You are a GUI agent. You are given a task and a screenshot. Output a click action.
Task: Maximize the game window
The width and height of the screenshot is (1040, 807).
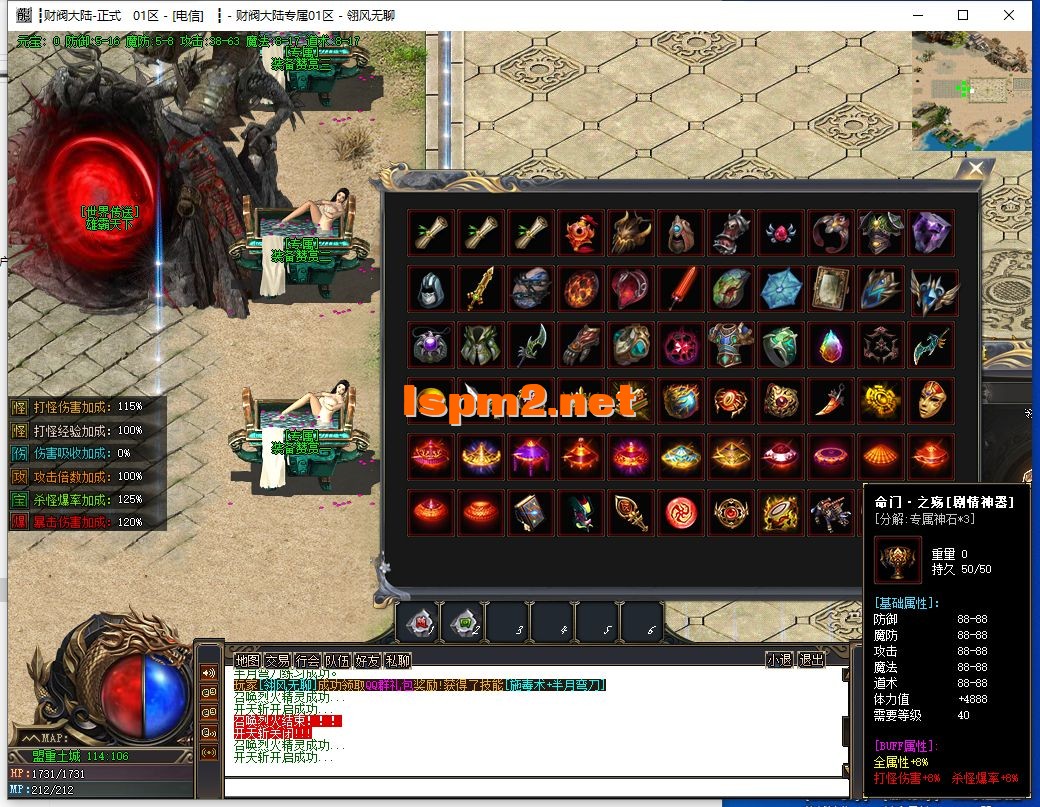(x=963, y=15)
